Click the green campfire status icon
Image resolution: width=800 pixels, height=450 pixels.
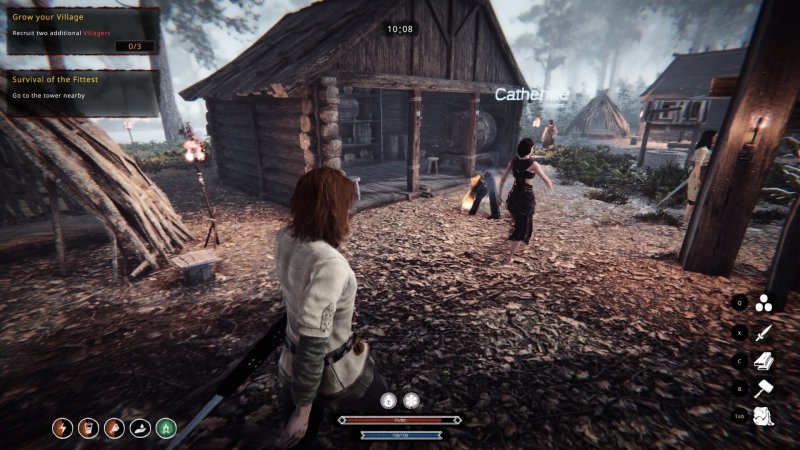point(166,428)
